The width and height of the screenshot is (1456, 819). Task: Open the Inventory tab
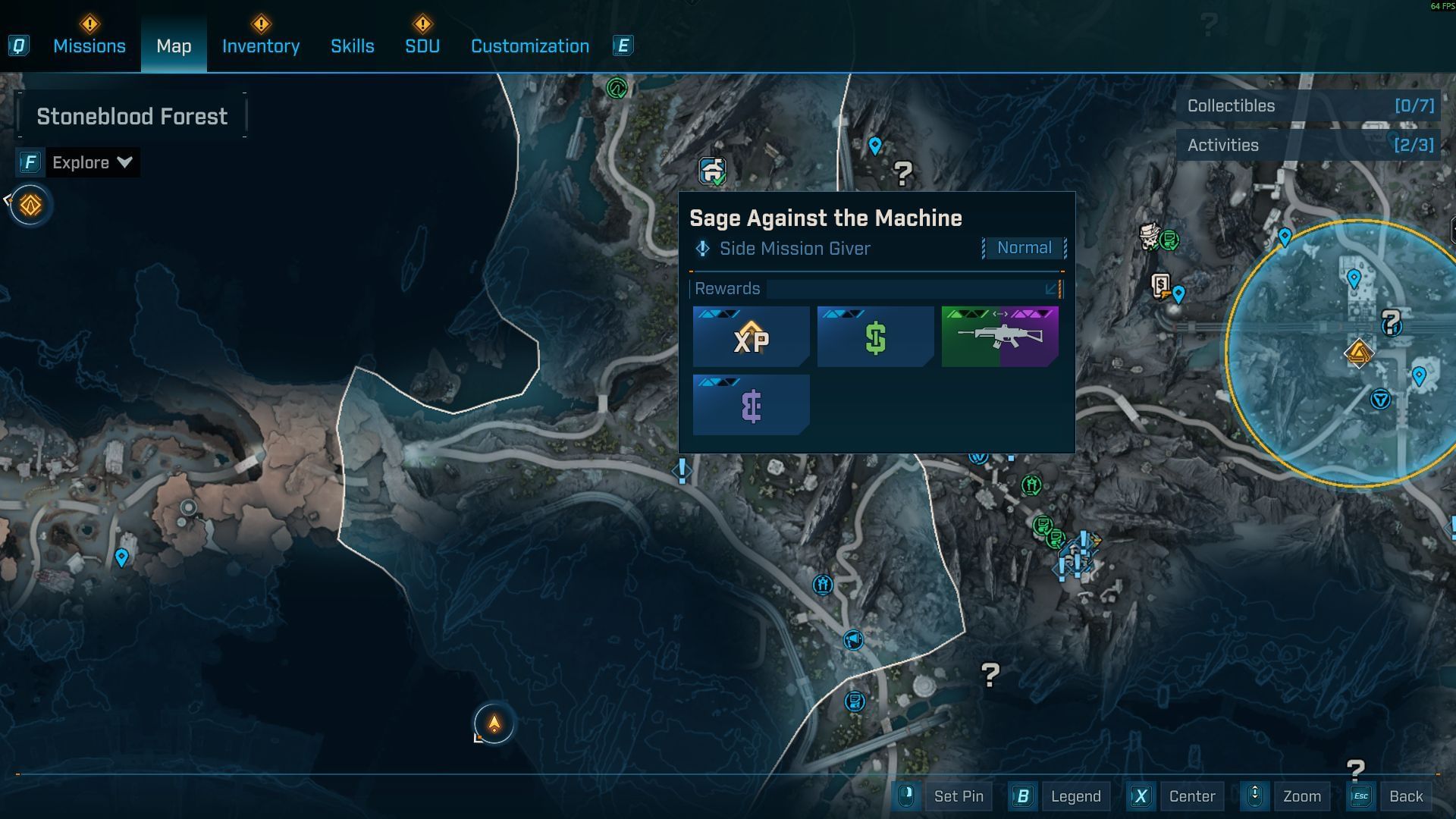pos(260,46)
